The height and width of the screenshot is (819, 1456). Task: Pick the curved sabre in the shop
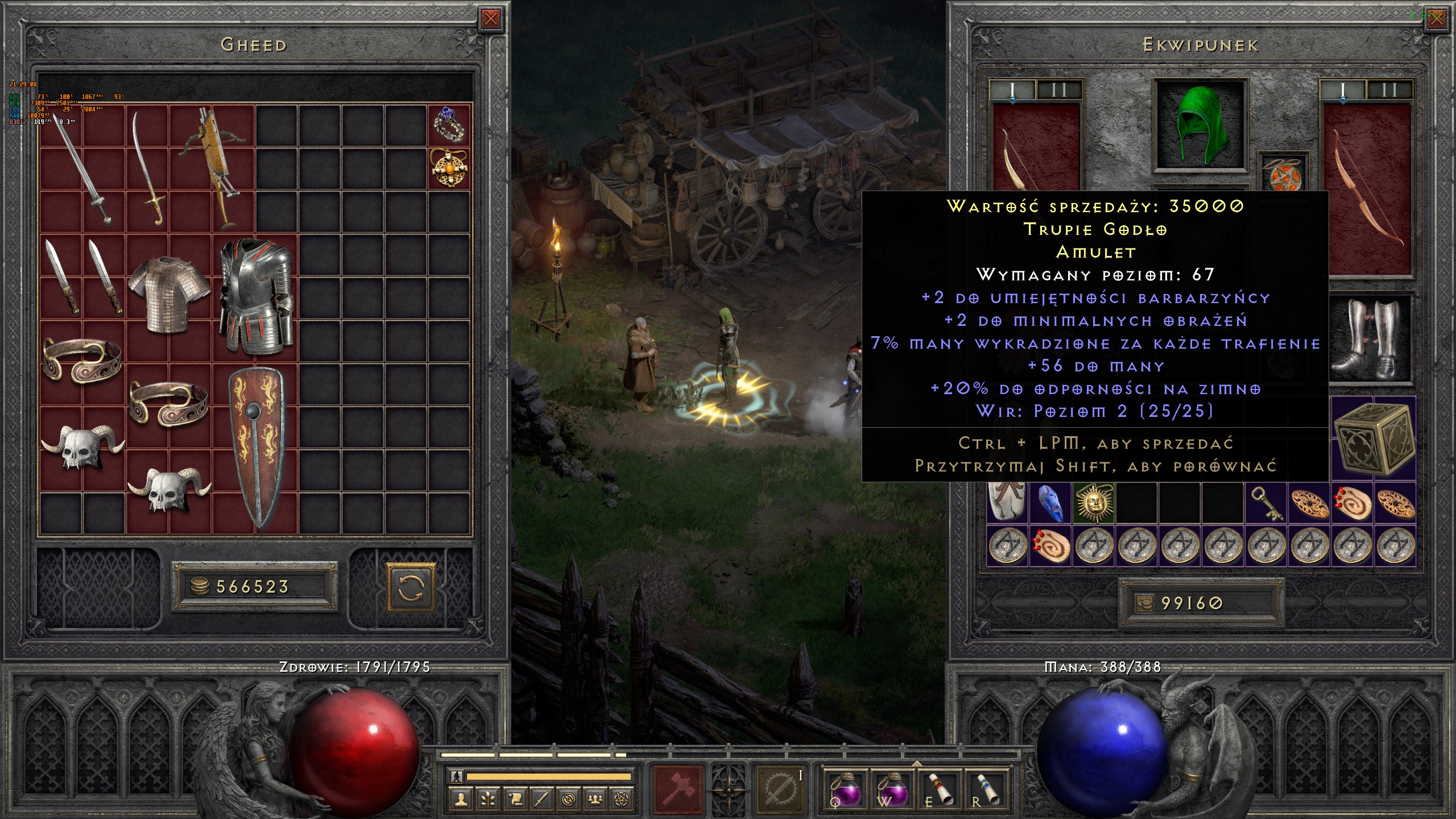(x=147, y=169)
